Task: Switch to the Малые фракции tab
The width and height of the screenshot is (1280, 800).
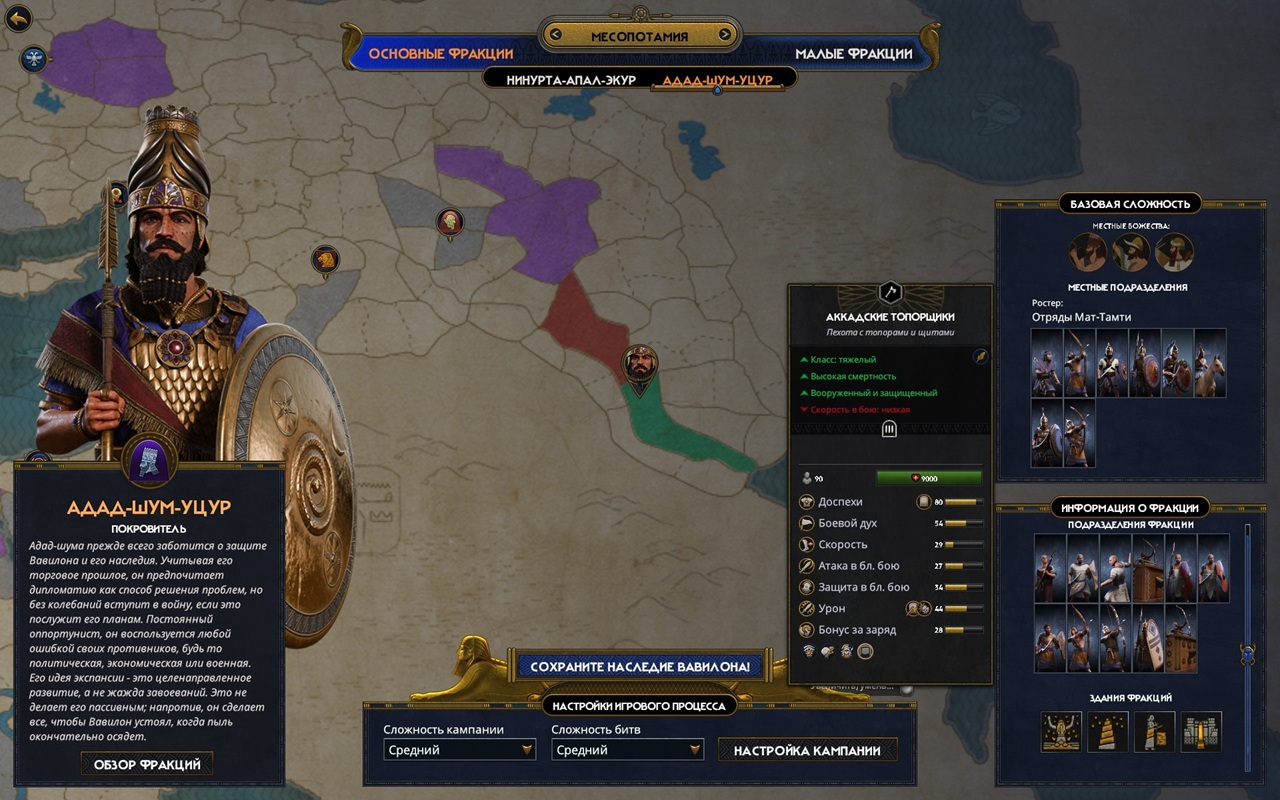Action: click(x=853, y=53)
